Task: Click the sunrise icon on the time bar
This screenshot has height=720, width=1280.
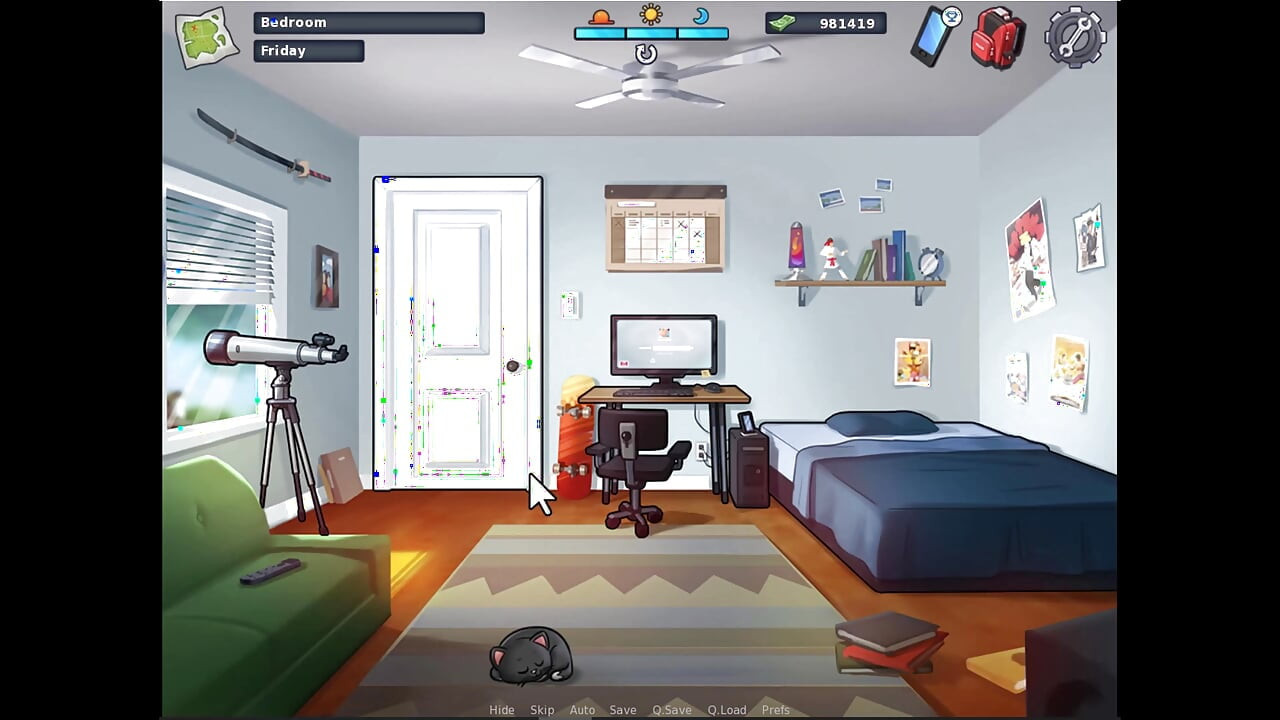Action: 601,16
